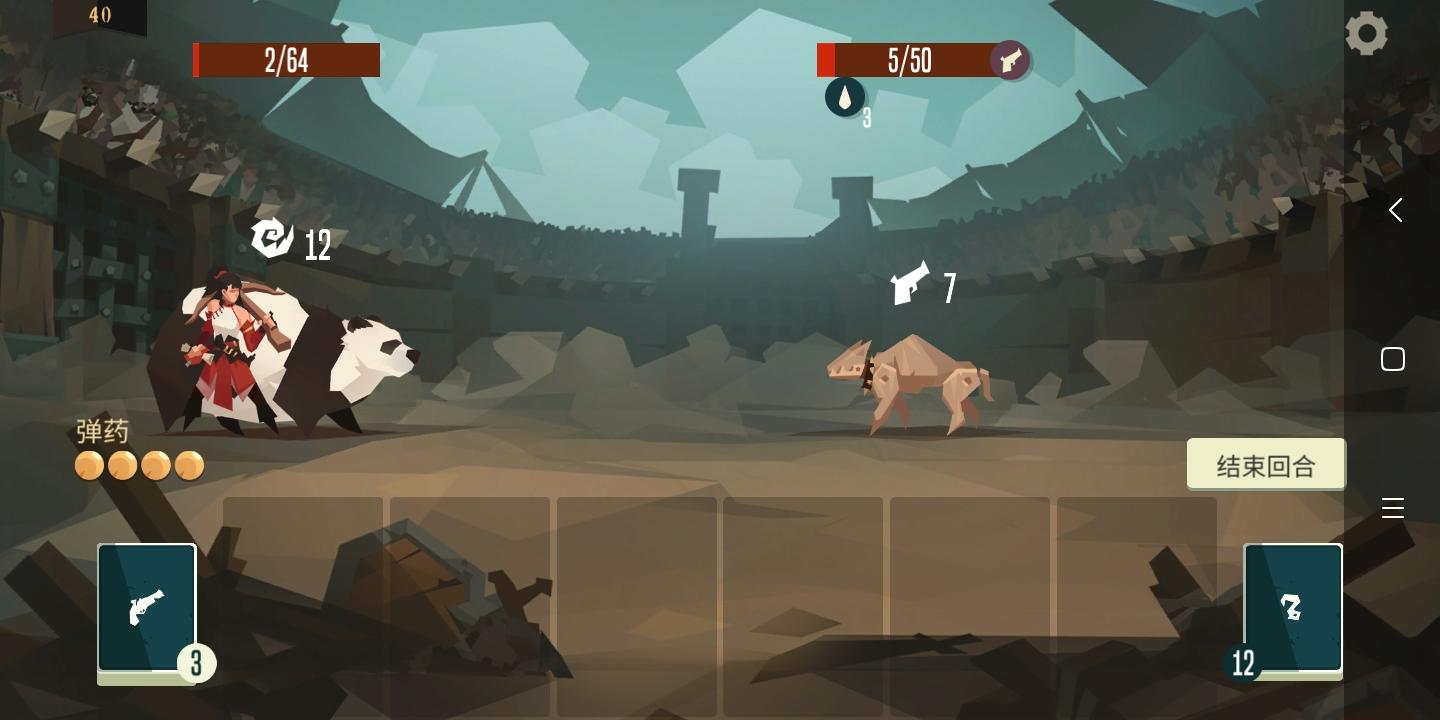Toggle the fourth ammo coin
Viewport: 1440px width, 720px height.
coord(189,465)
